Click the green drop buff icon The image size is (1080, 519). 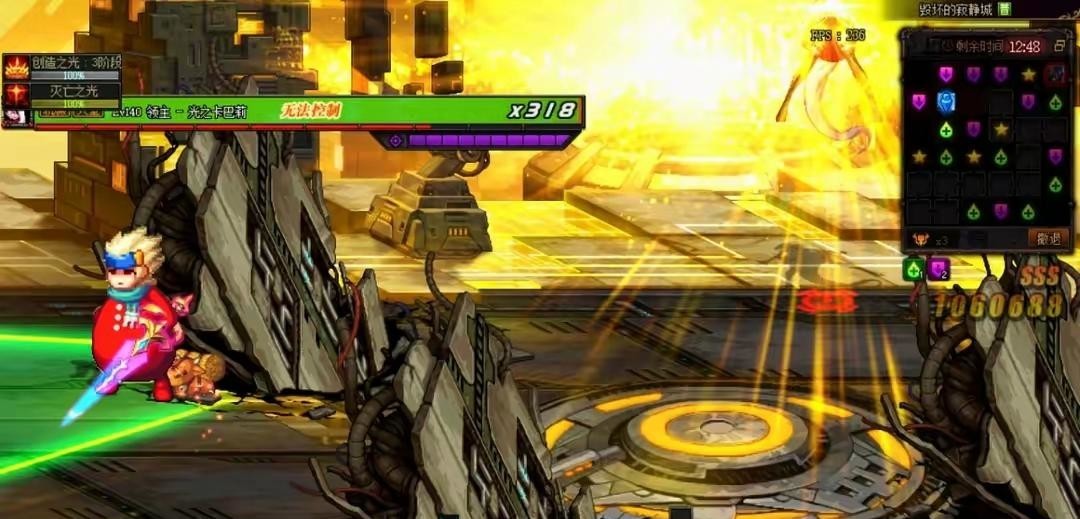pyautogui.click(x=913, y=269)
